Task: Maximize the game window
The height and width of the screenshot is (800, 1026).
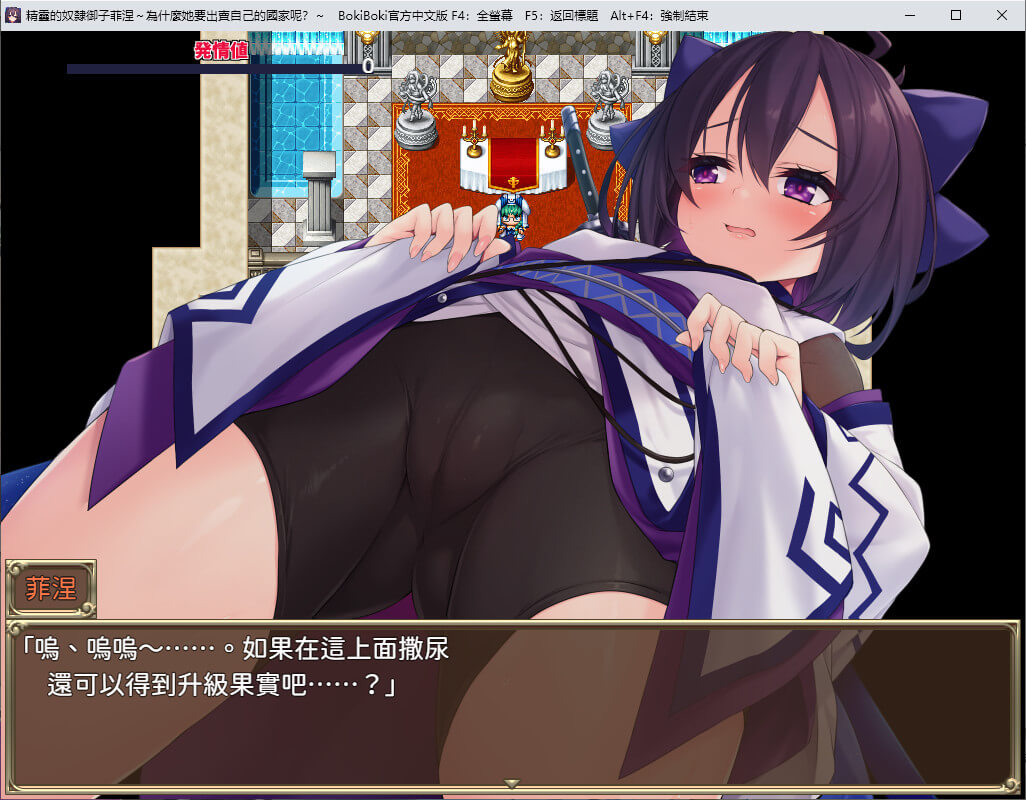Action: 956,15
